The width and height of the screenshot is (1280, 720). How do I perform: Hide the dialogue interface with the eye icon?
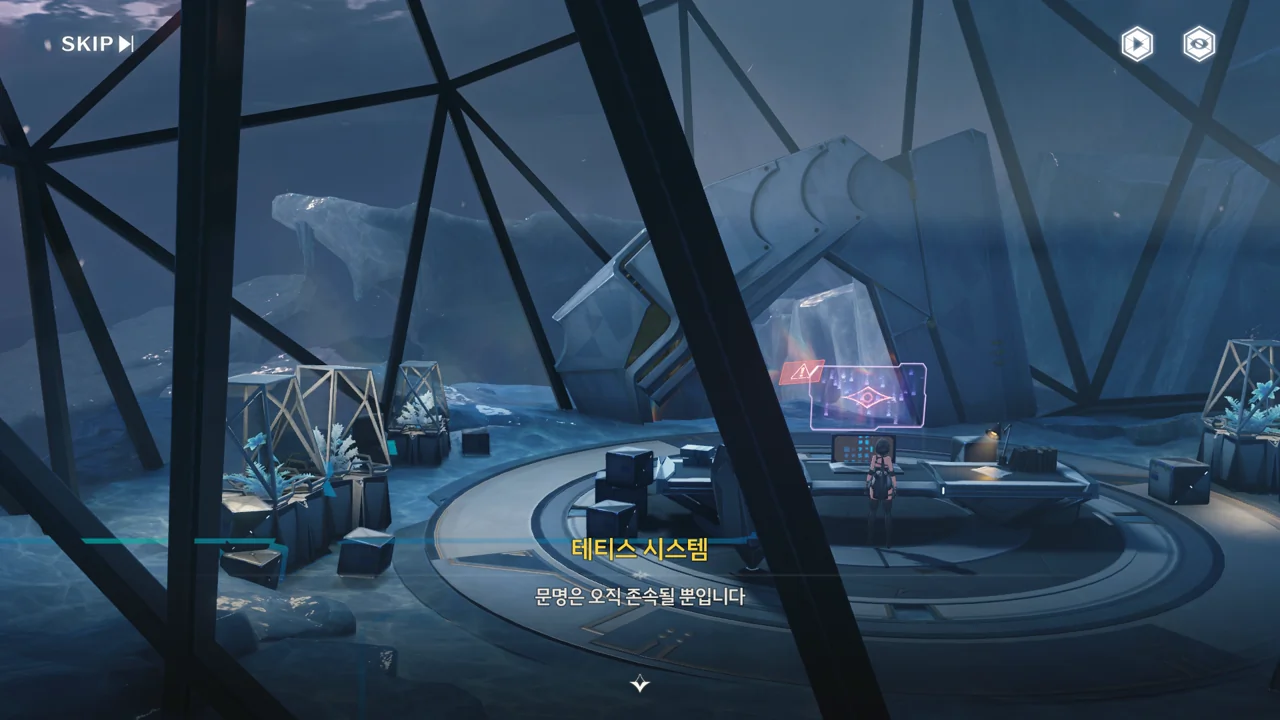1199,44
